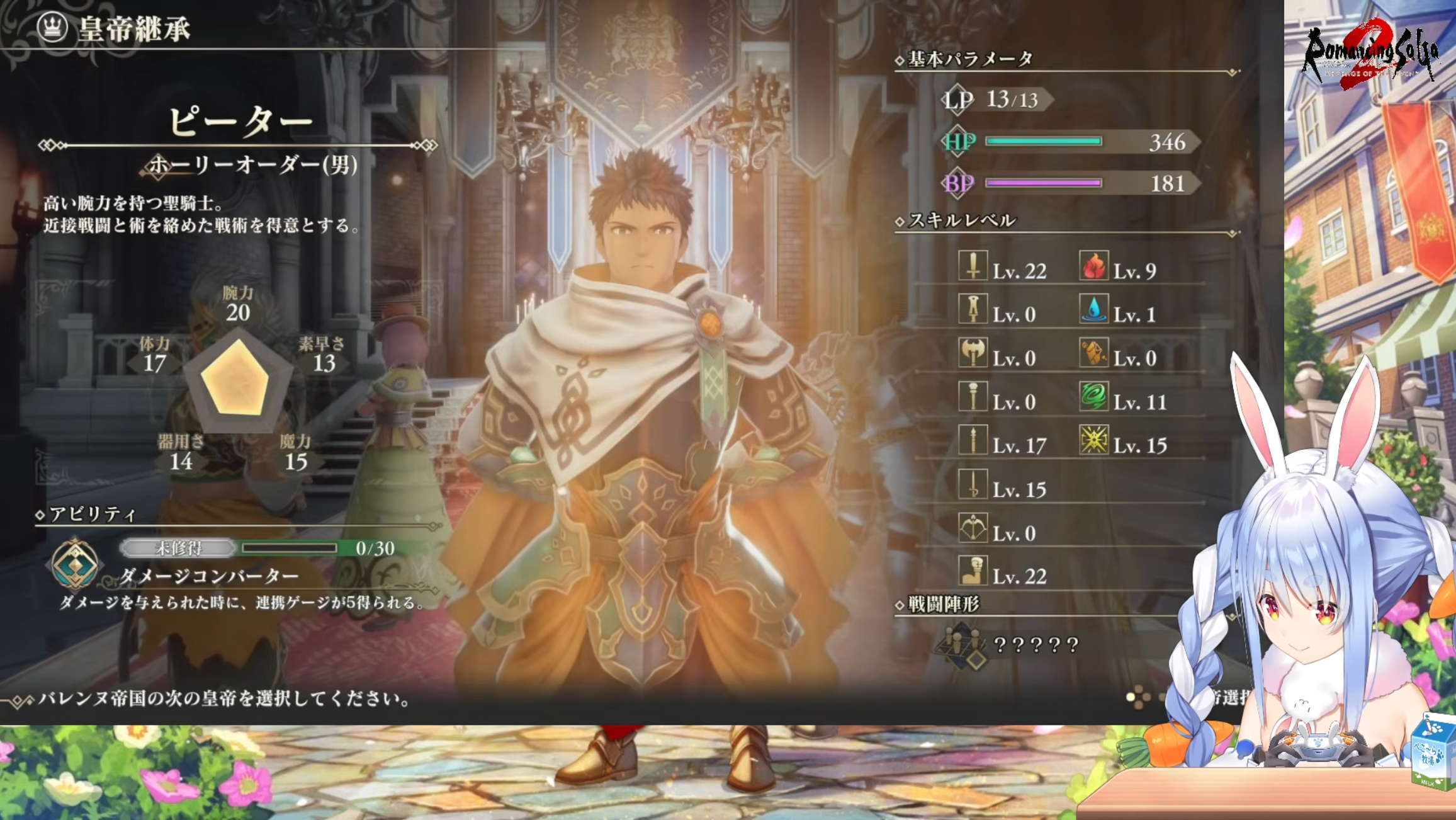Click the martial arts fist icon
The image size is (1456, 820).
[x=973, y=571]
